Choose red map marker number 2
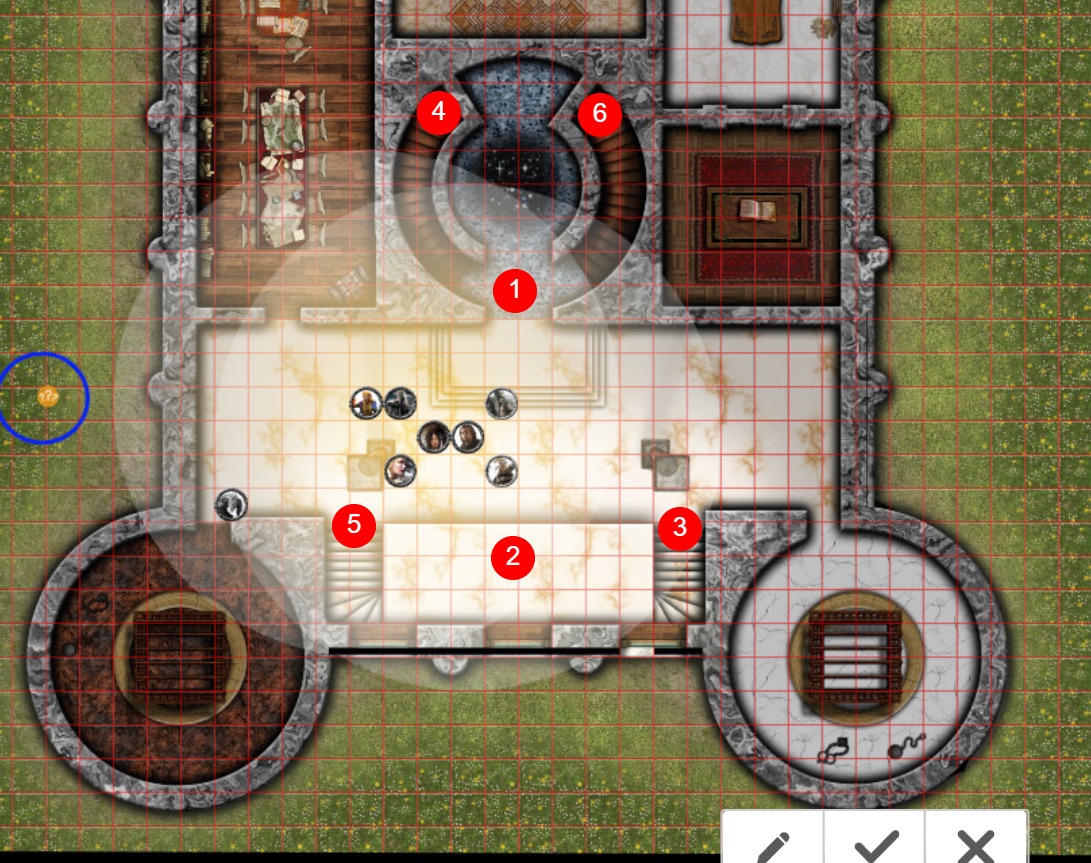 point(513,557)
